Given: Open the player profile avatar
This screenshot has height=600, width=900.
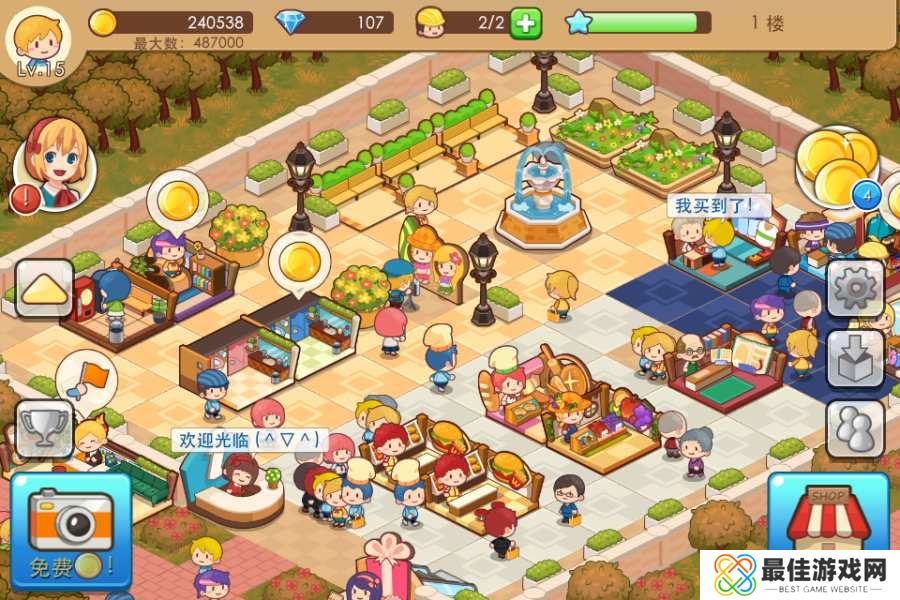Looking at the screenshot, I should [38, 40].
